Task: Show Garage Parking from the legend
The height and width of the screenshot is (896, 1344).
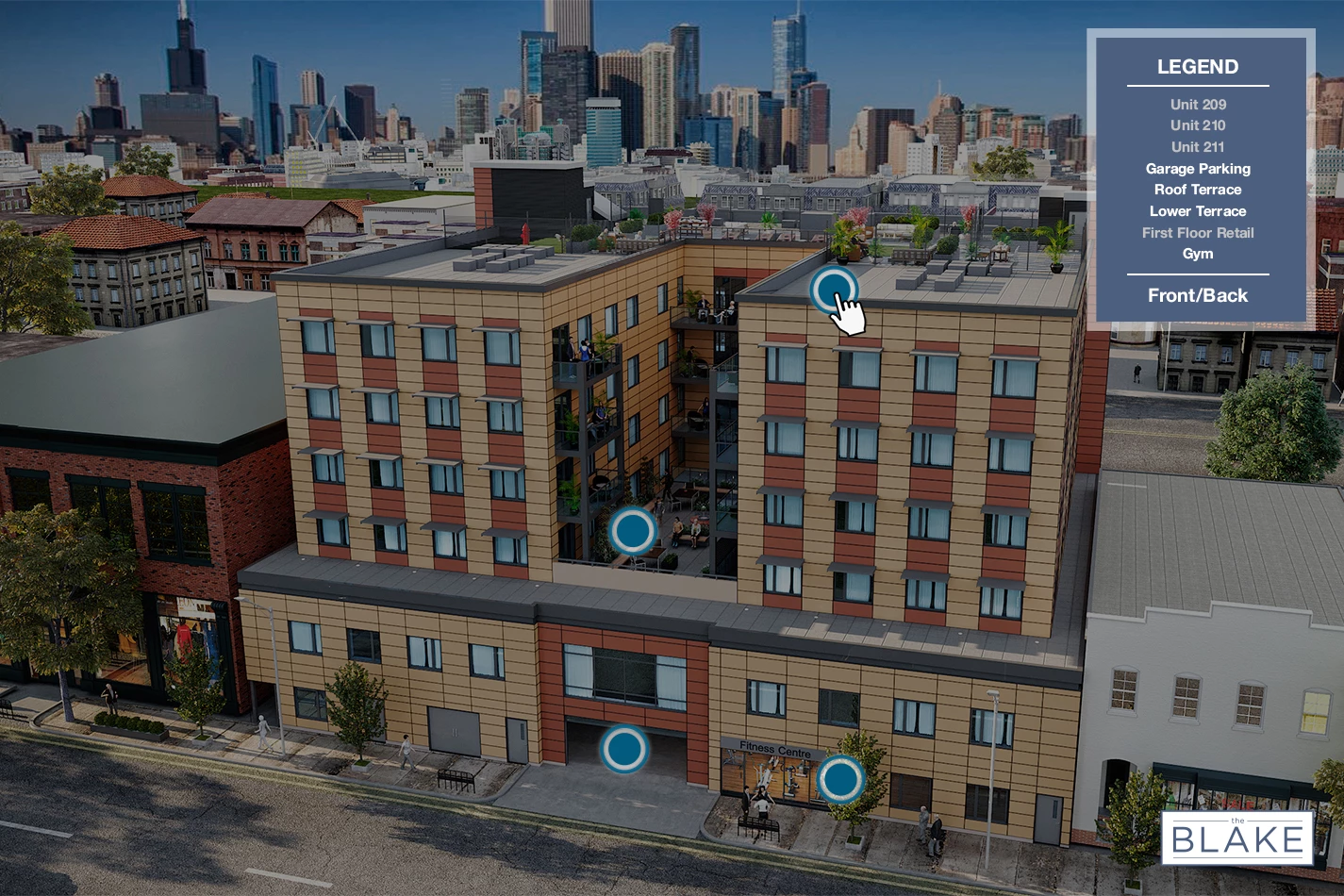Action: click(x=1198, y=169)
